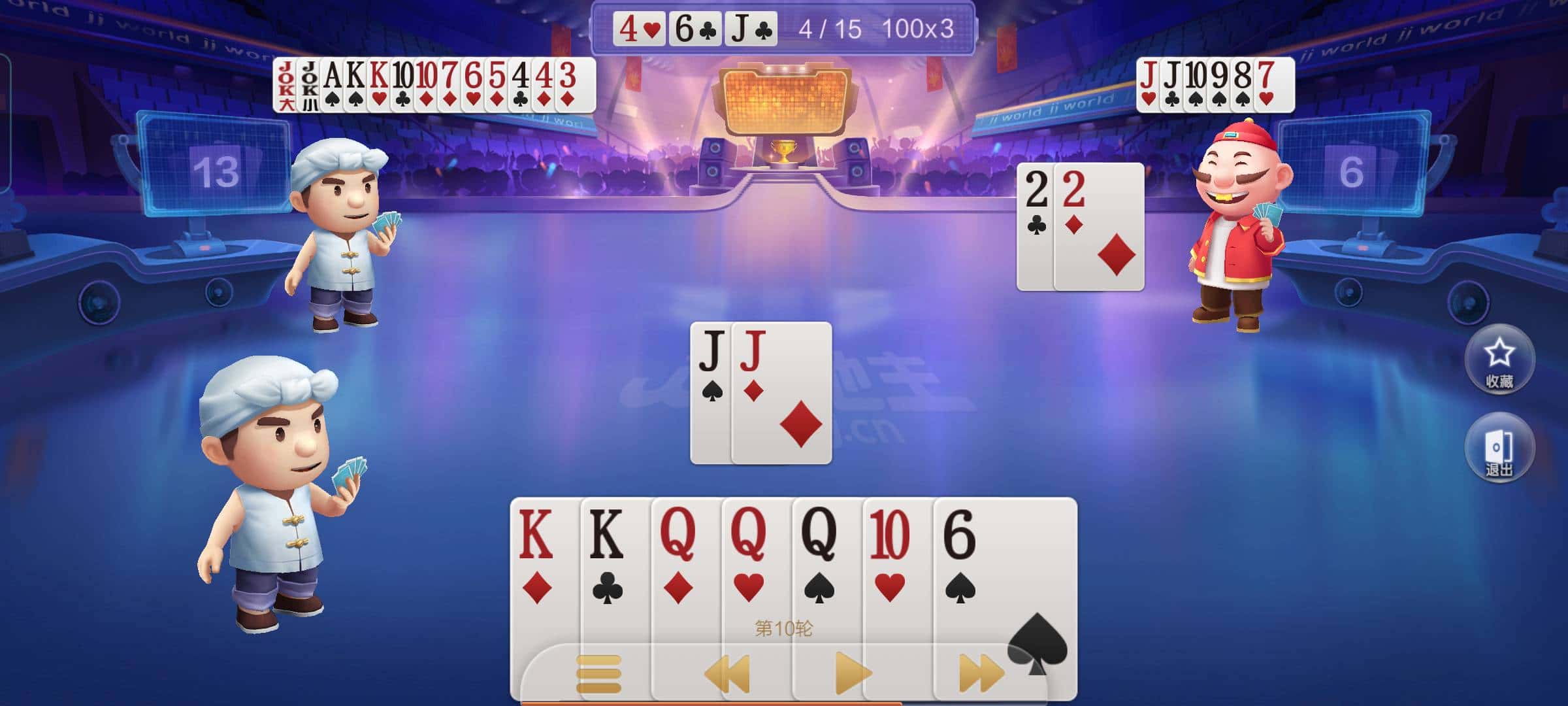This screenshot has height=706, width=1568.
Task: Exit the replay with 退出 button
Action: click(1499, 448)
